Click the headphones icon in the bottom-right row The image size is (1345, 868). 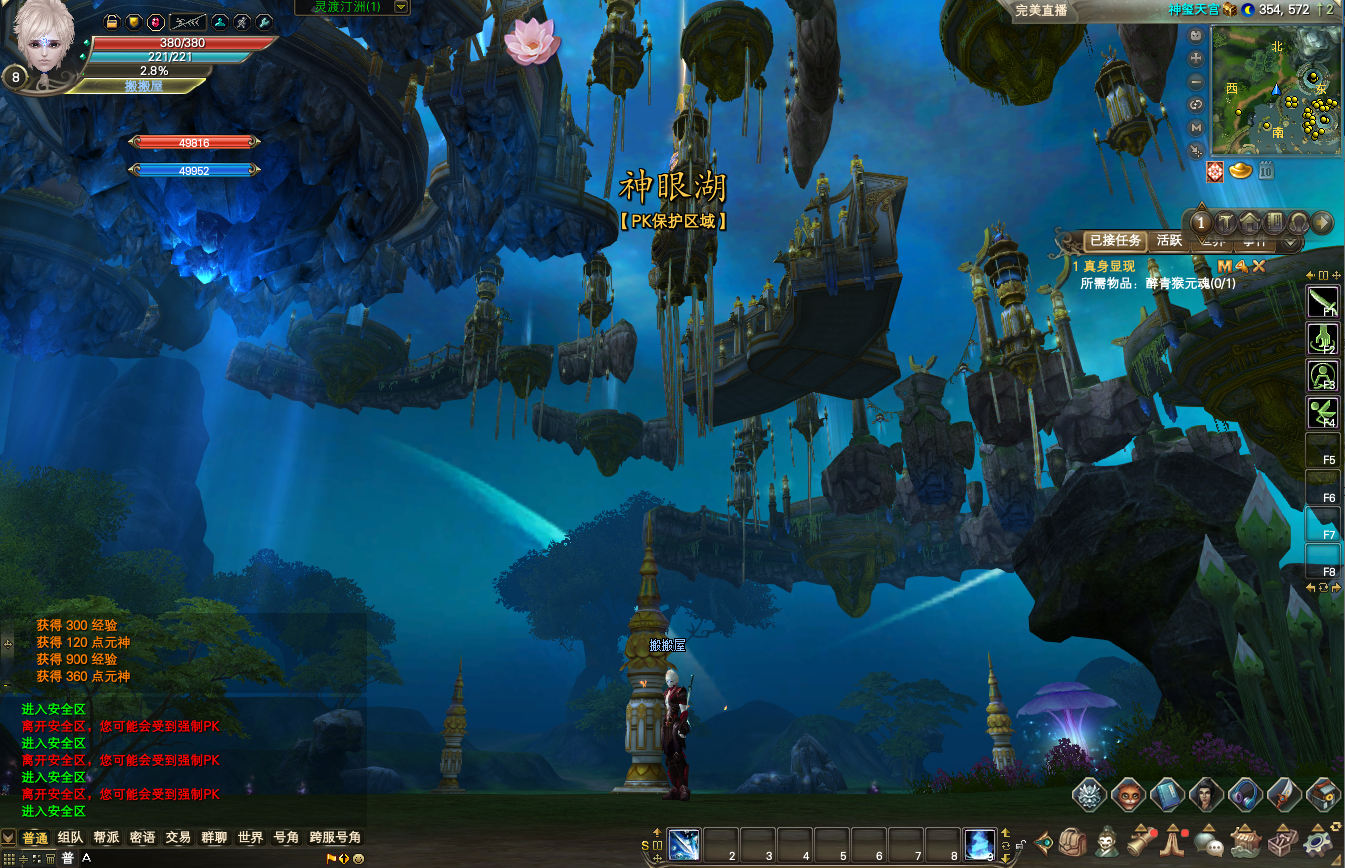[1244, 795]
